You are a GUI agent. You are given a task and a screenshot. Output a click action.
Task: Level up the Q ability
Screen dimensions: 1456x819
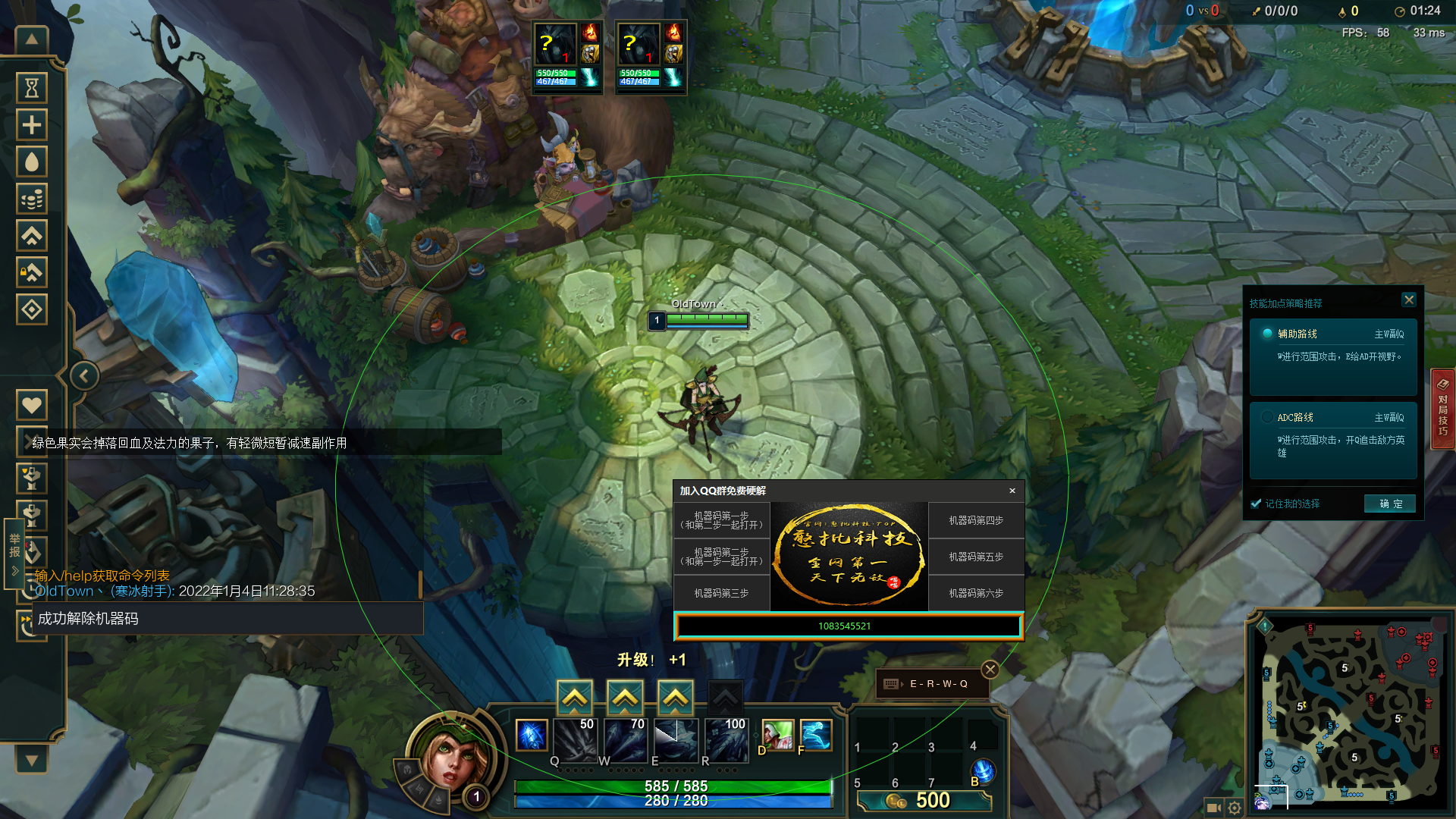tap(575, 697)
